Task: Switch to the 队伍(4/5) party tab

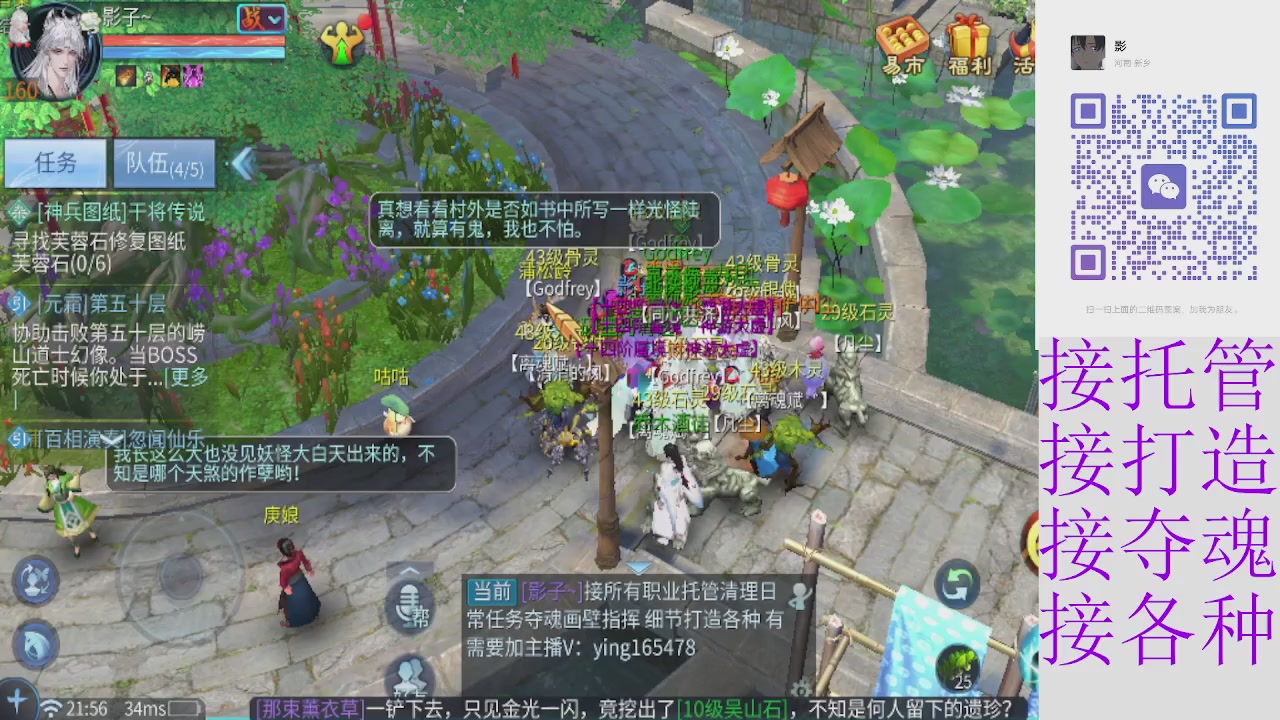Action: pos(163,163)
